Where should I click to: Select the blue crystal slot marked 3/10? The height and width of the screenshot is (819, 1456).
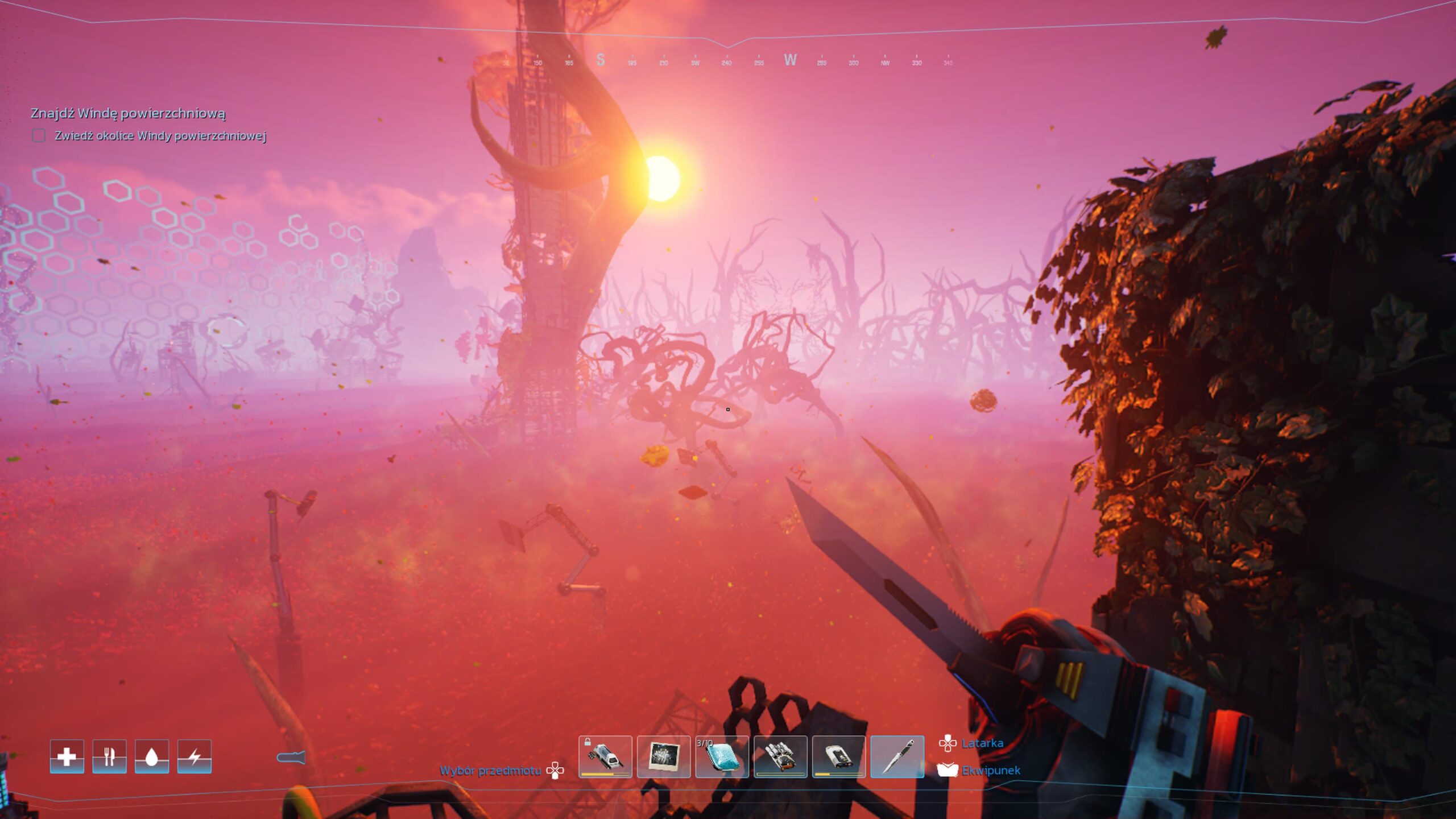722,756
